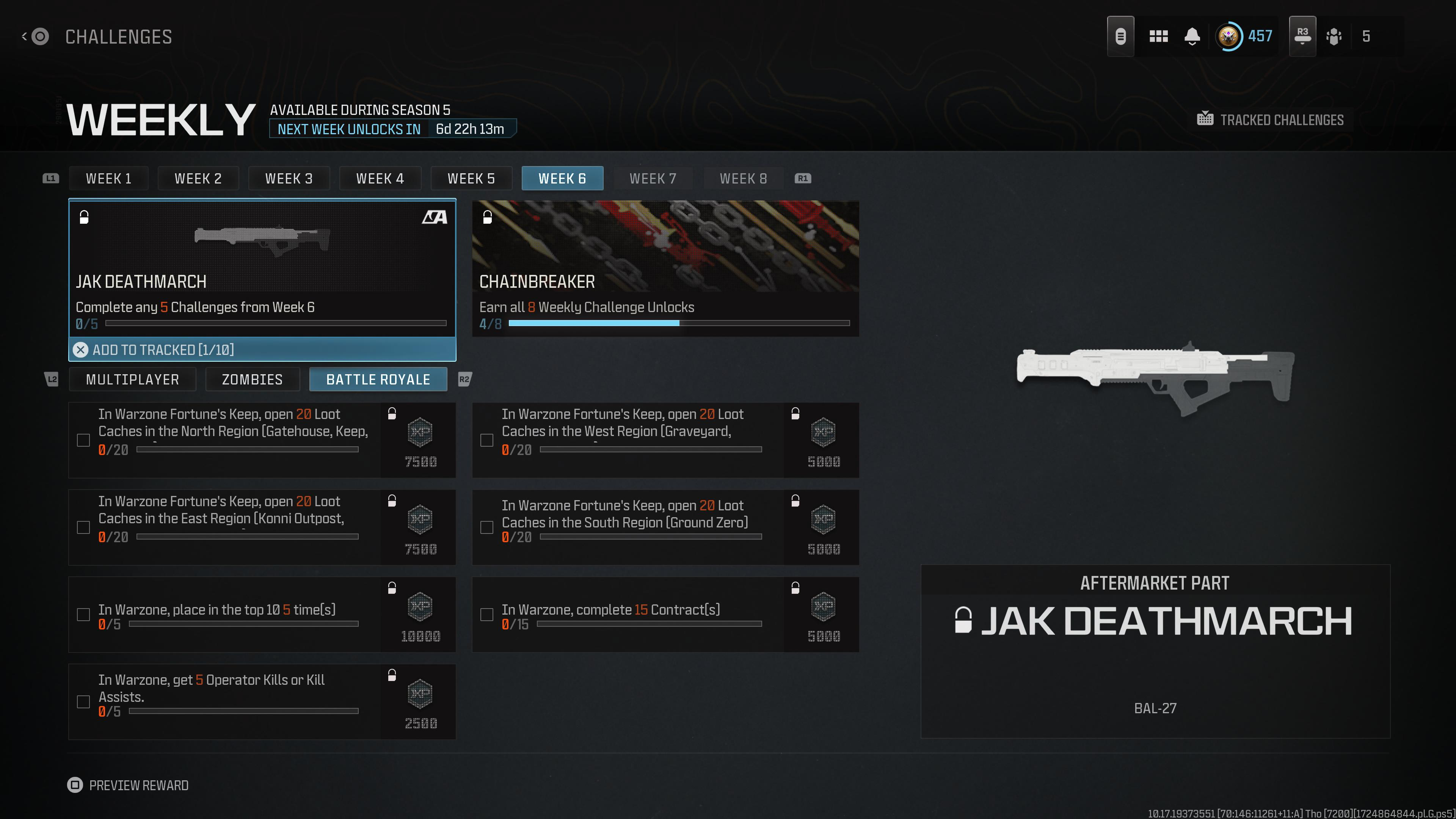The image size is (1456, 819).
Task: Click the social party icon next to 5
Action: point(1335,36)
